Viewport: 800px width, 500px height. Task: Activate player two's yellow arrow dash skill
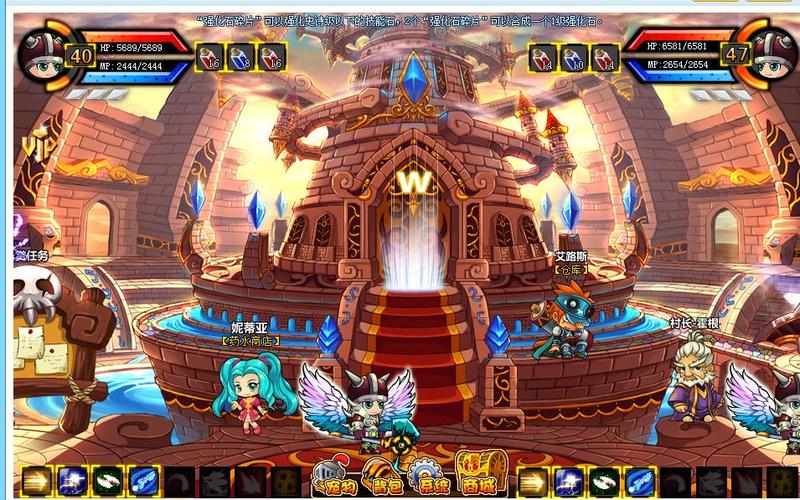pos(535,482)
